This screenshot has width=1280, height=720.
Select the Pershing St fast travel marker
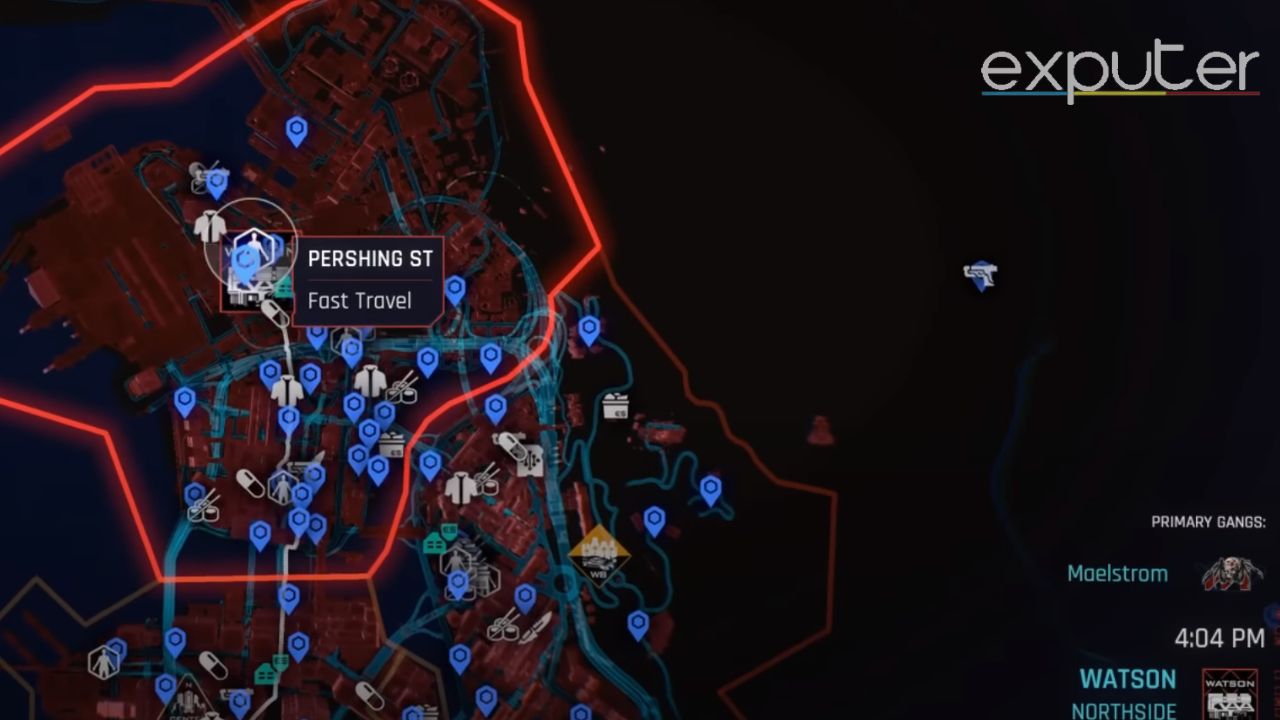pos(247,260)
